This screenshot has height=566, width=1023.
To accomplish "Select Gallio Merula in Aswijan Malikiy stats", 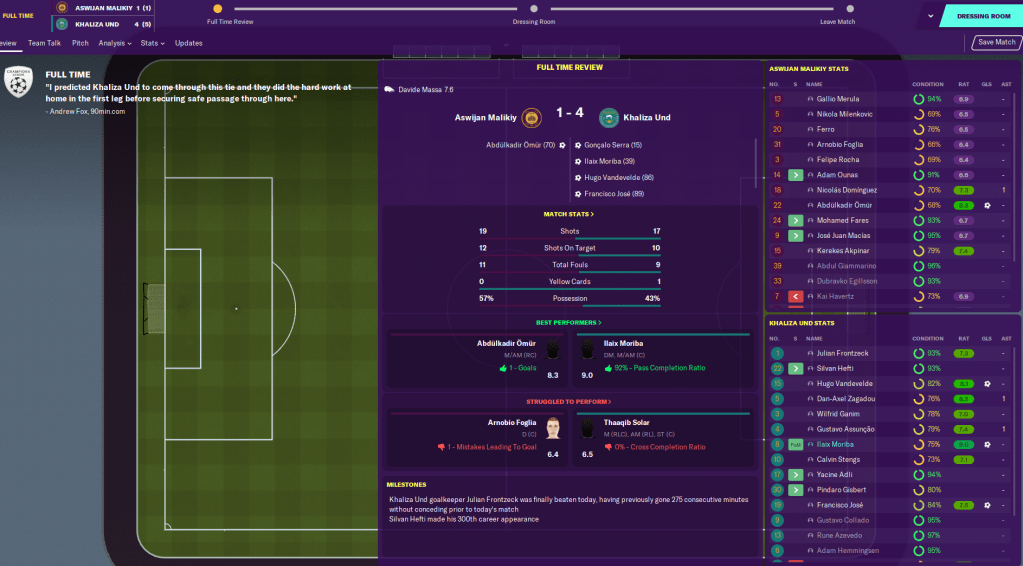I will click(x=838, y=100).
